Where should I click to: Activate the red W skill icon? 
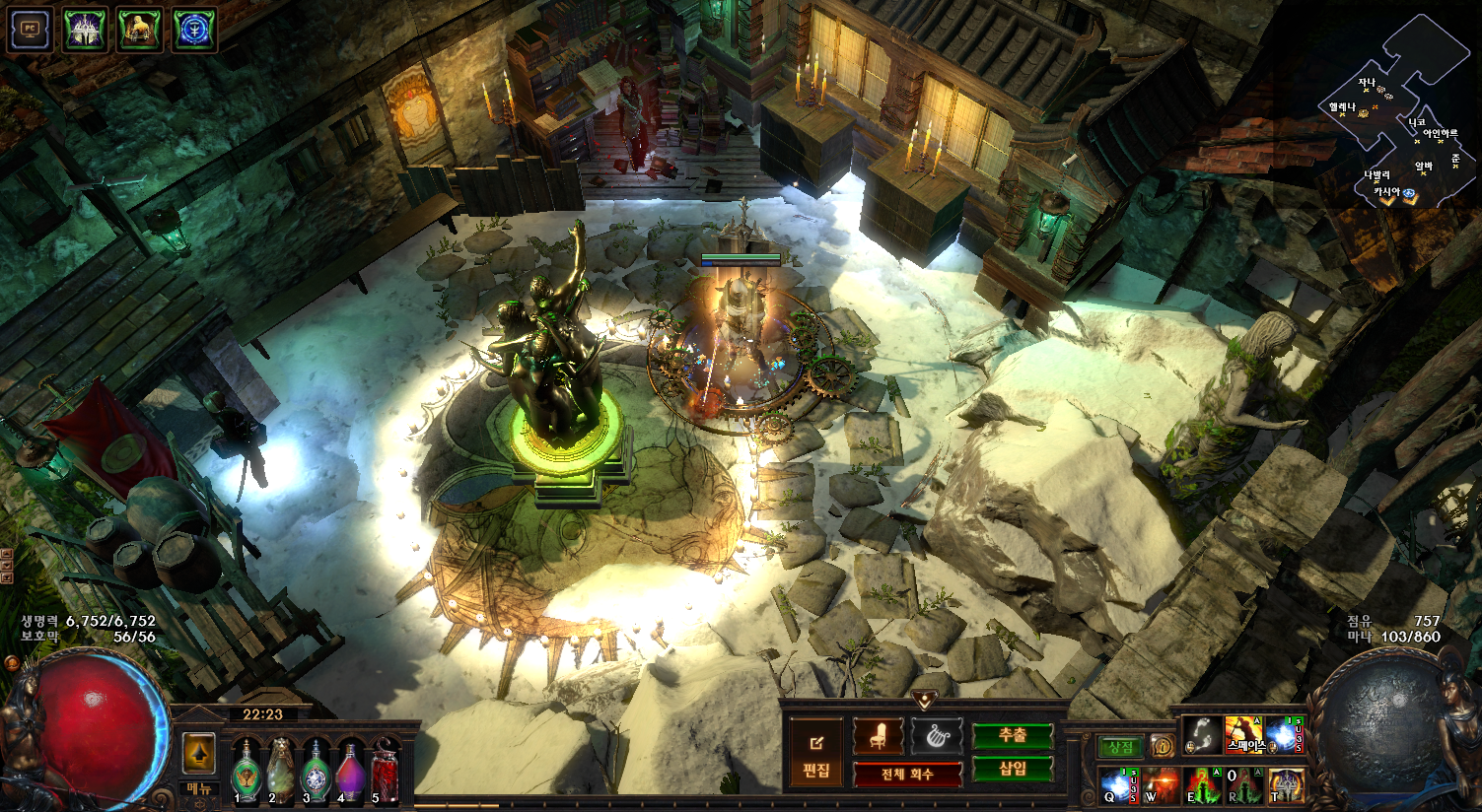pyautogui.click(x=1161, y=786)
